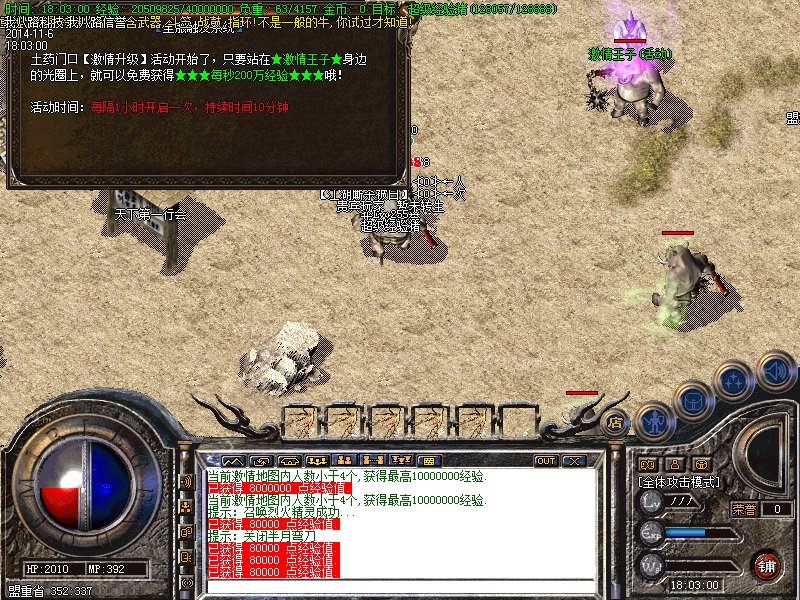The width and height of the screenshot is (800, 600).
Task: Click the red 铺 stall button
Action: tap(766, 565)
